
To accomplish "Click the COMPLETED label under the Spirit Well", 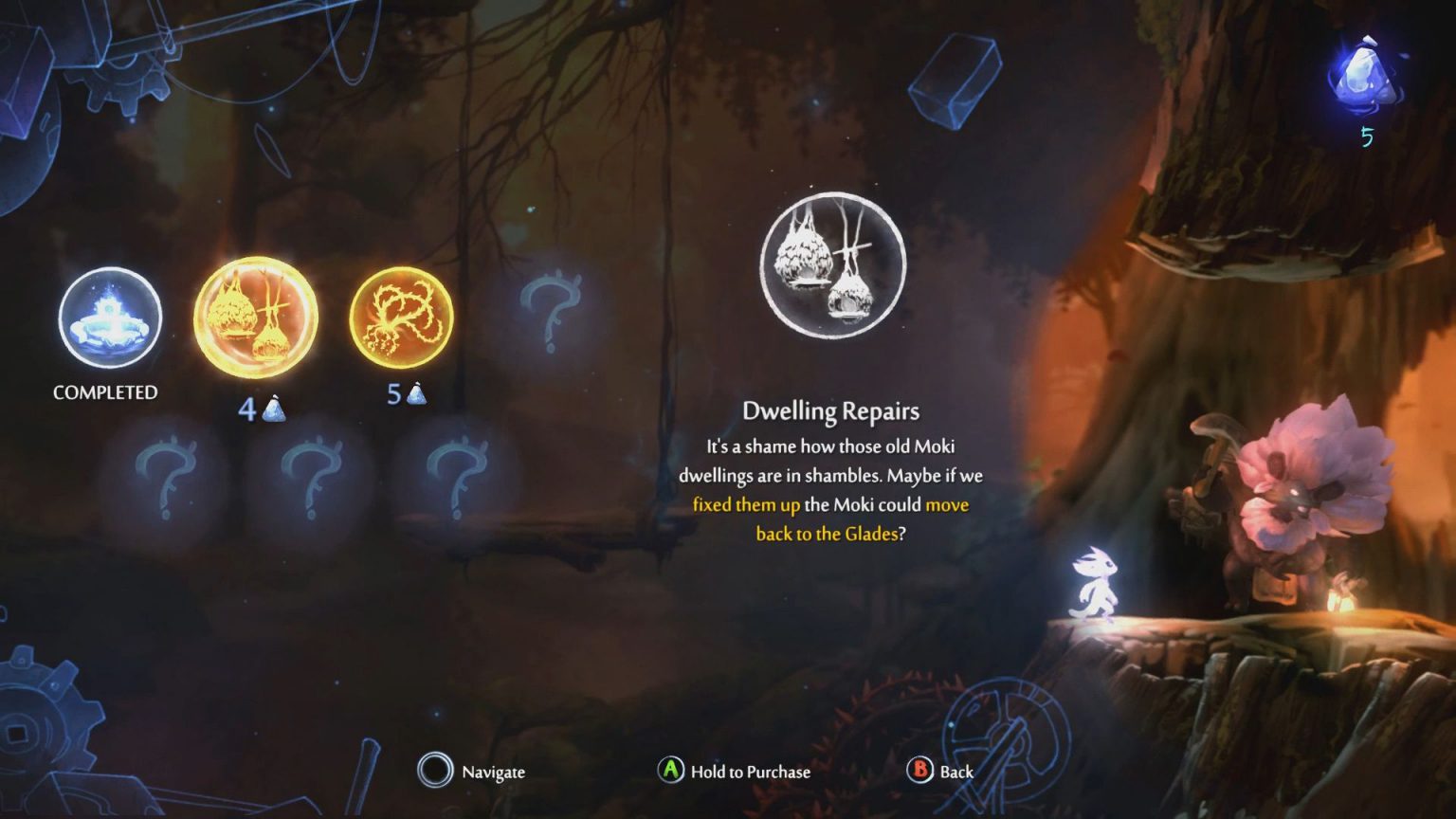I will (x=106, y=391).
